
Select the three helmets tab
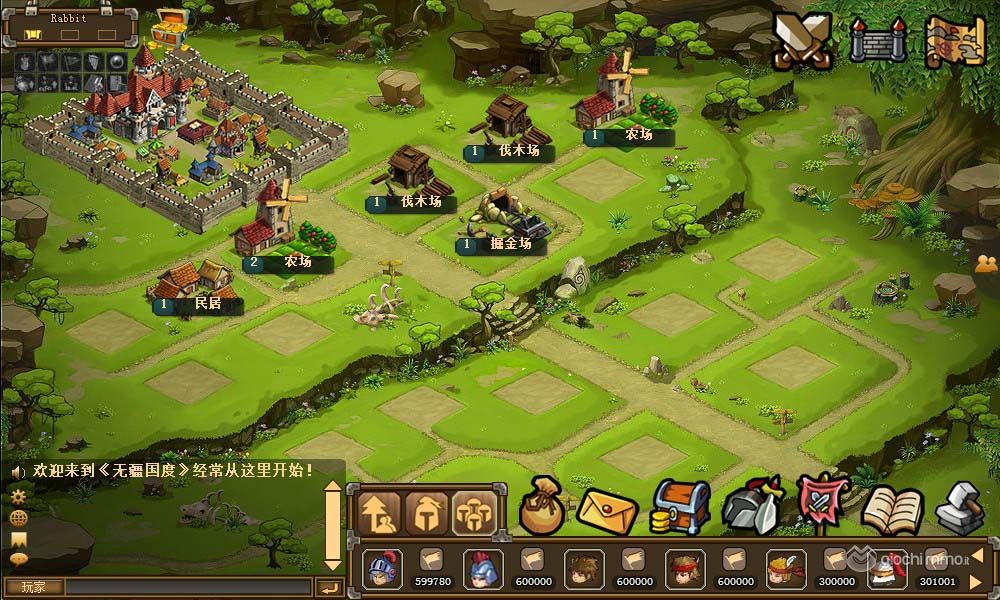coord(475,513)
